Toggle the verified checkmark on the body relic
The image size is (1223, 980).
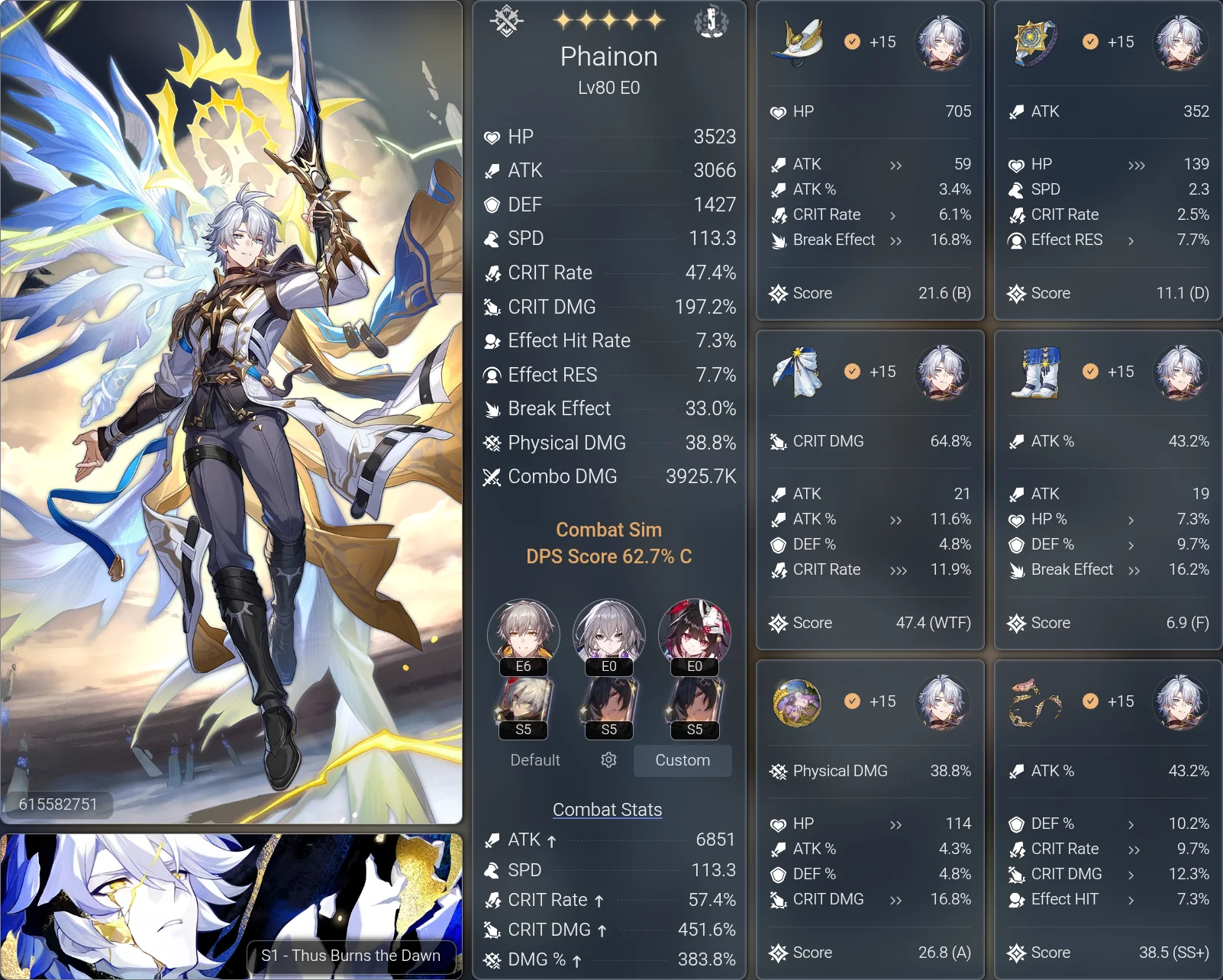click(x=852, y=372)
